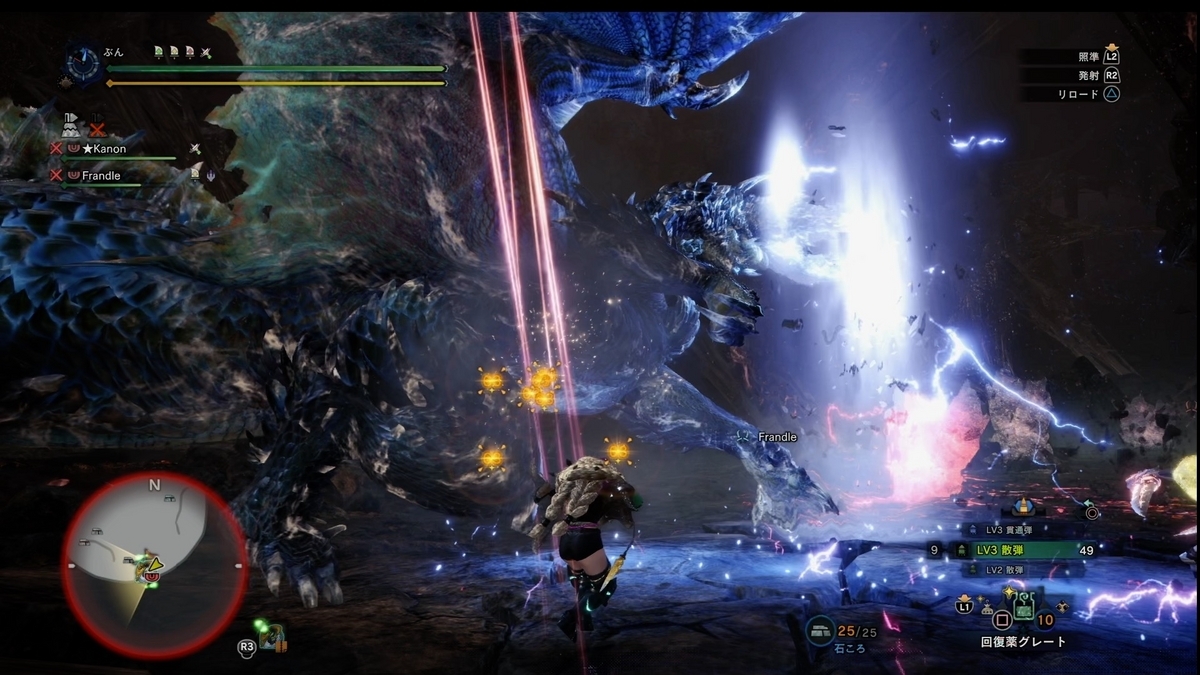The height and width of the screenshot is (675, 1200).
Task: Click the ammo type icon above the ammo list
Action: (x=1022, y=507)
